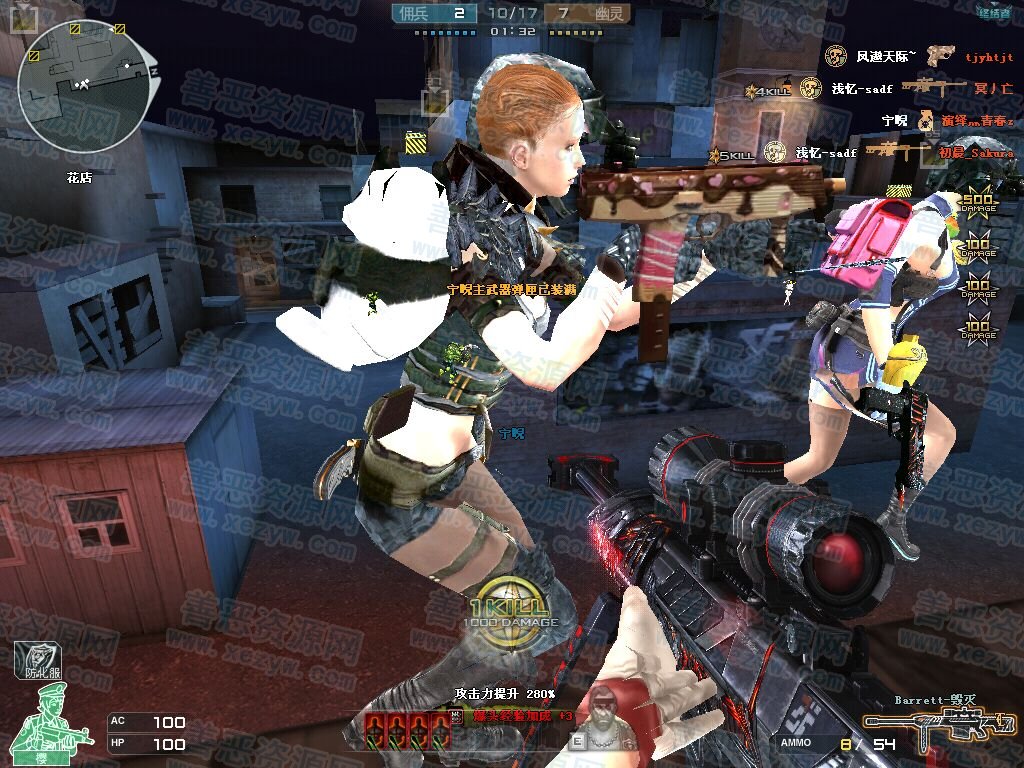The height and width of the screenshot is (768, 1024).
Task: Select the 5 KILL feed row
Action: 862,153
